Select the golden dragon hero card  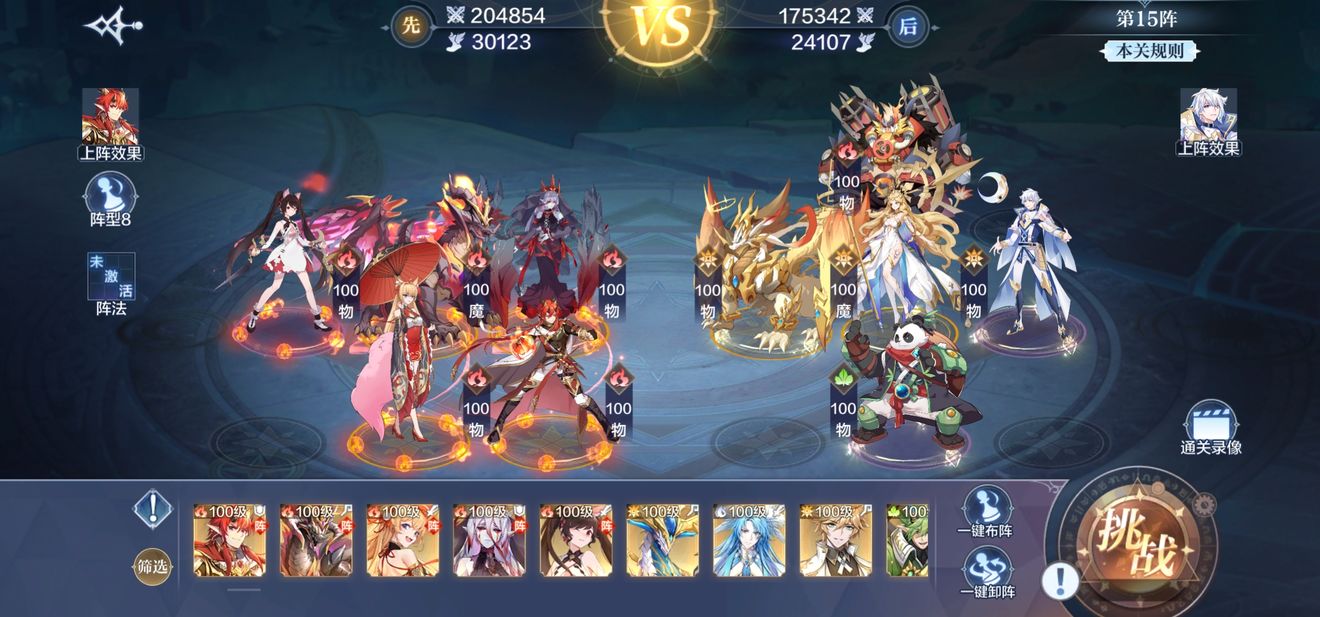pos(662,540)
